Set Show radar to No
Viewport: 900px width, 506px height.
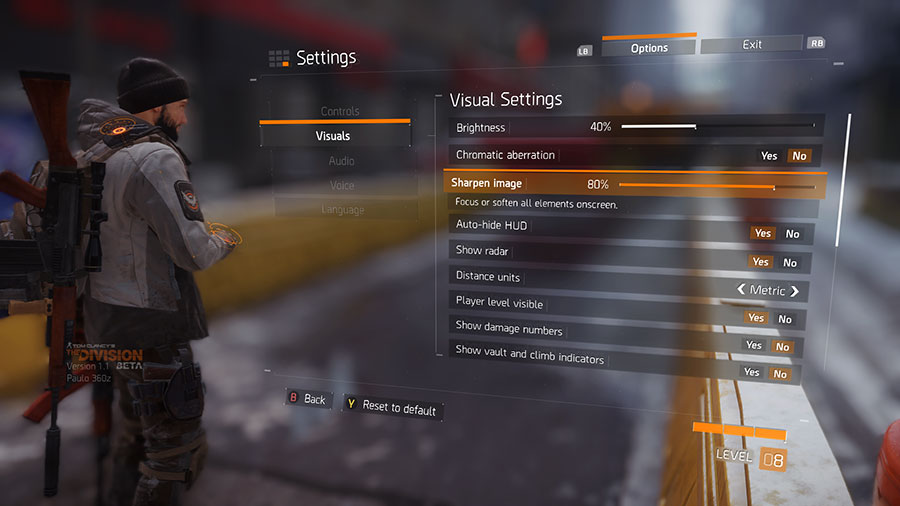click(x=790, y=263)
